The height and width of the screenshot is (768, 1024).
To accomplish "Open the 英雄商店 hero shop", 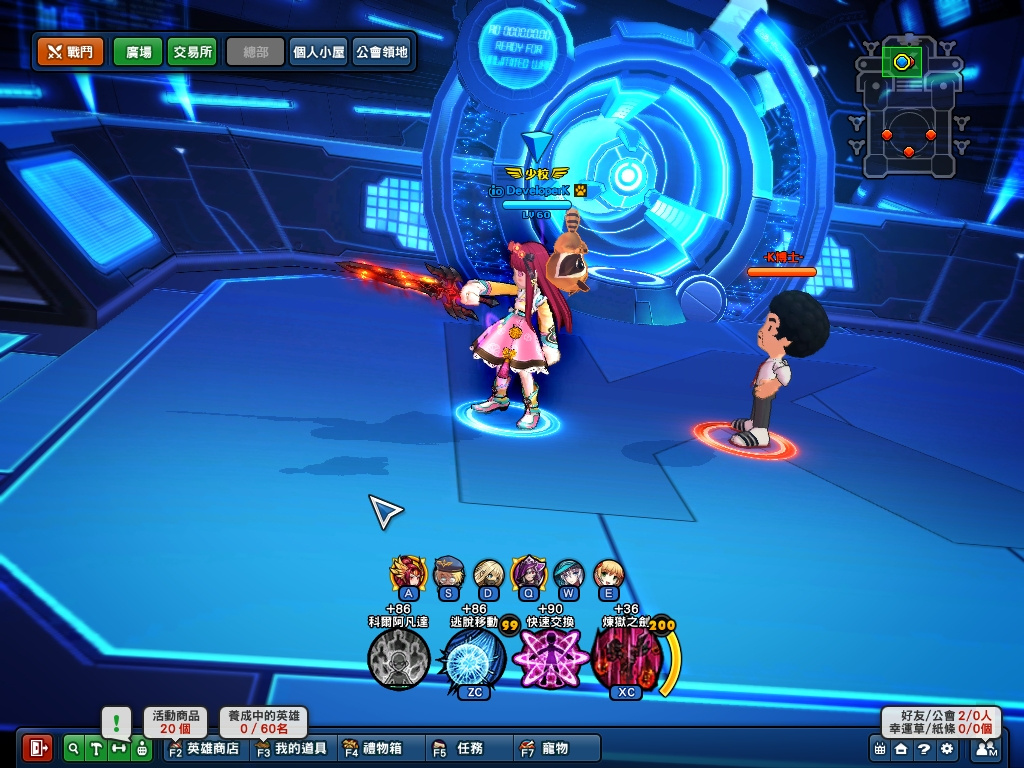I will click(x=204, y=748).
